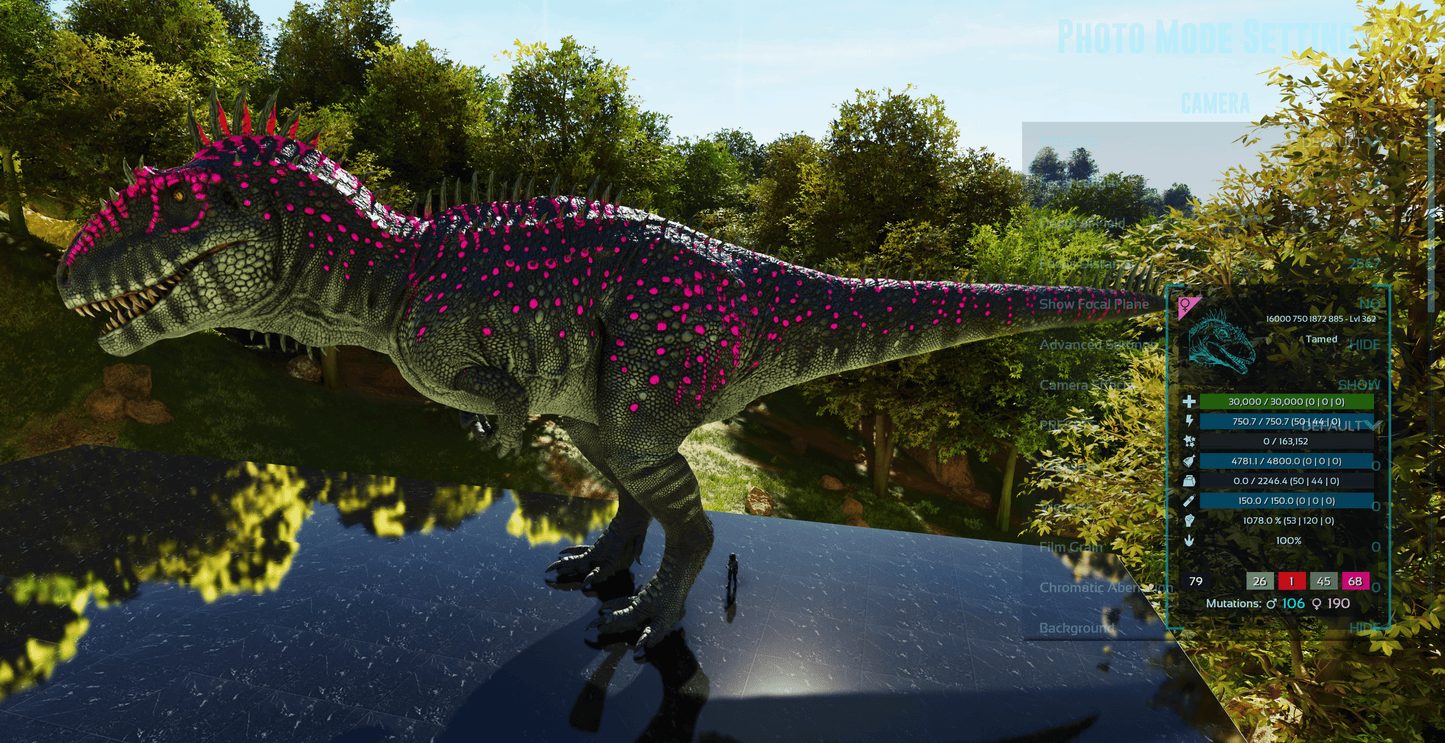Toggle the Show Focal Plane option

click(1093, 304)
